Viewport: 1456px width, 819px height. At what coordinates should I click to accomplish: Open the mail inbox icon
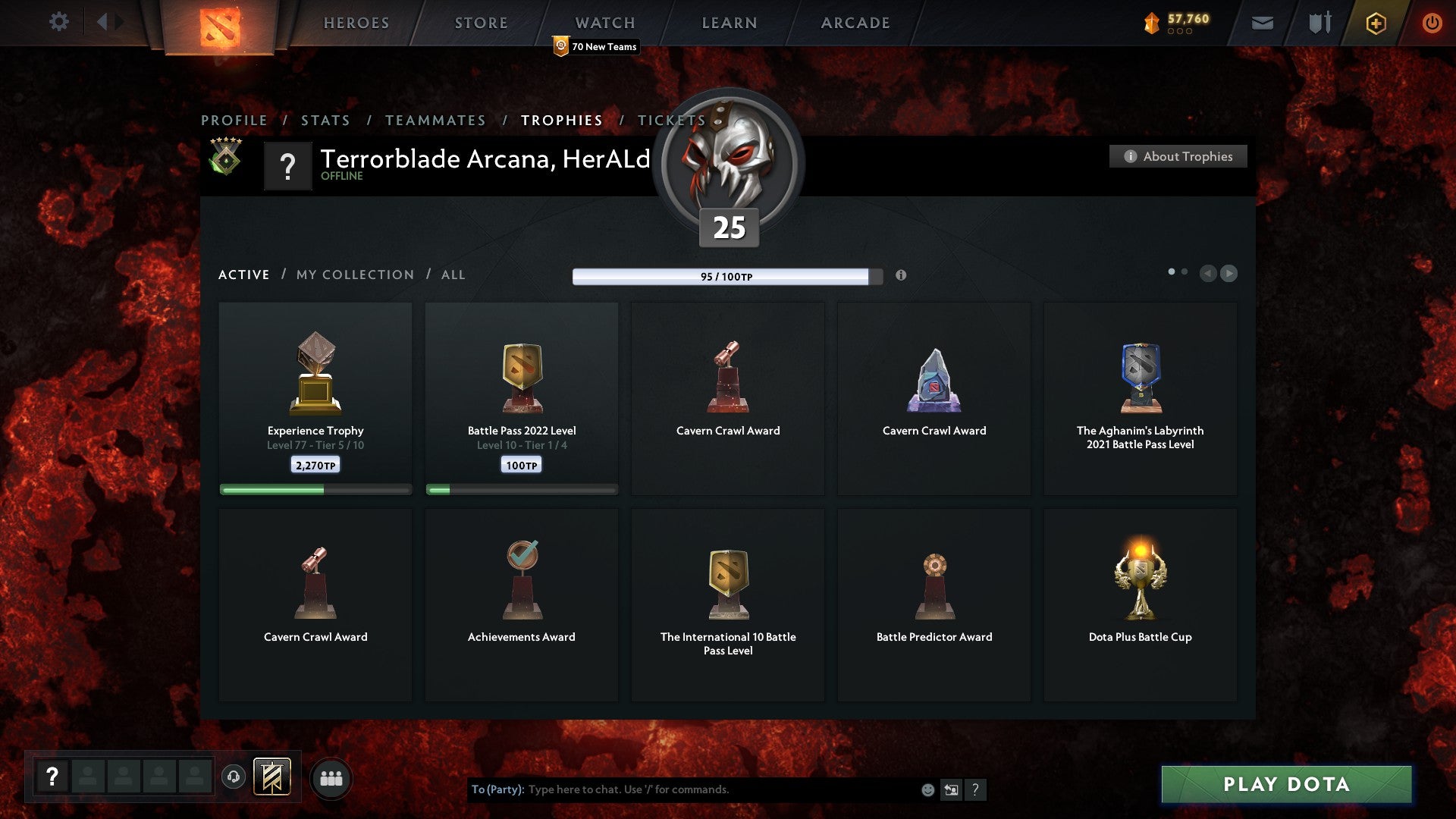coord(1262,23)
